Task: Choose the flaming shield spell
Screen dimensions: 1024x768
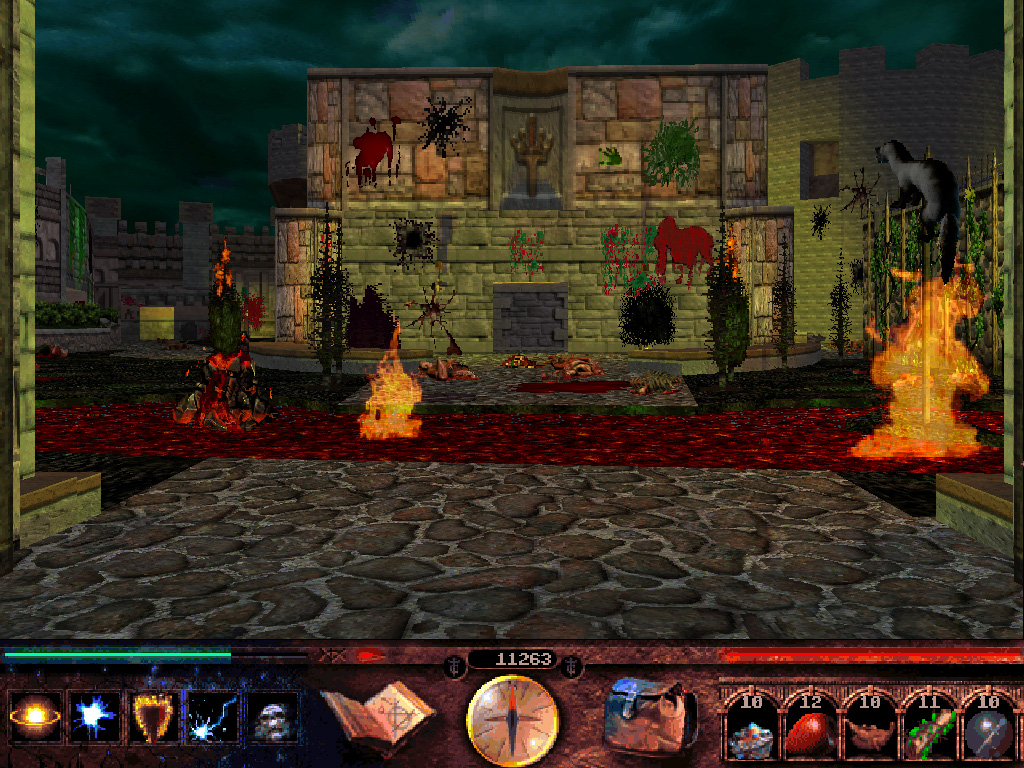Action: click(155, 717)
